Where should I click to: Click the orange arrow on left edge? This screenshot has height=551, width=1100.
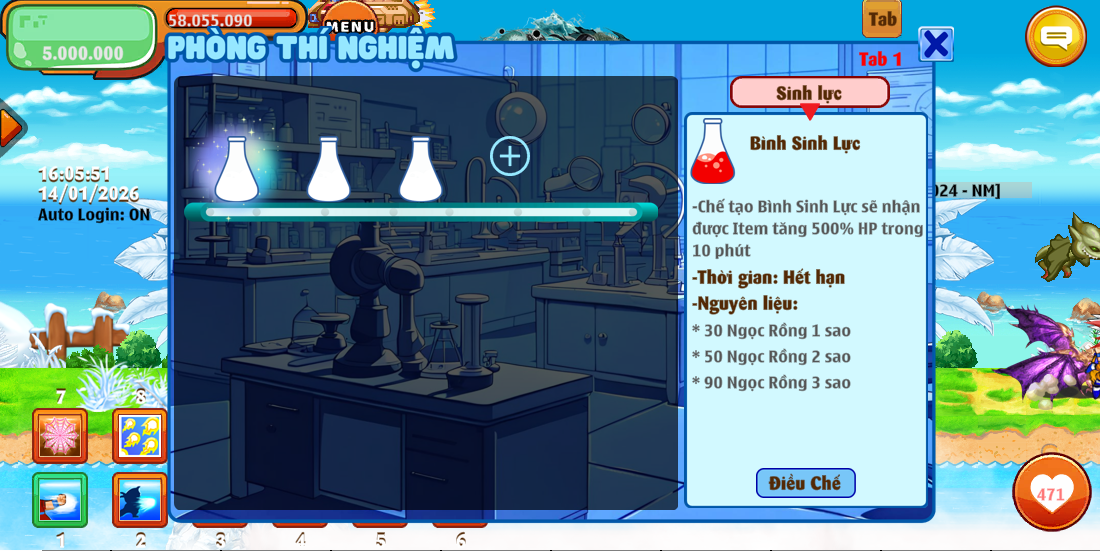click(x=10, y=127)
